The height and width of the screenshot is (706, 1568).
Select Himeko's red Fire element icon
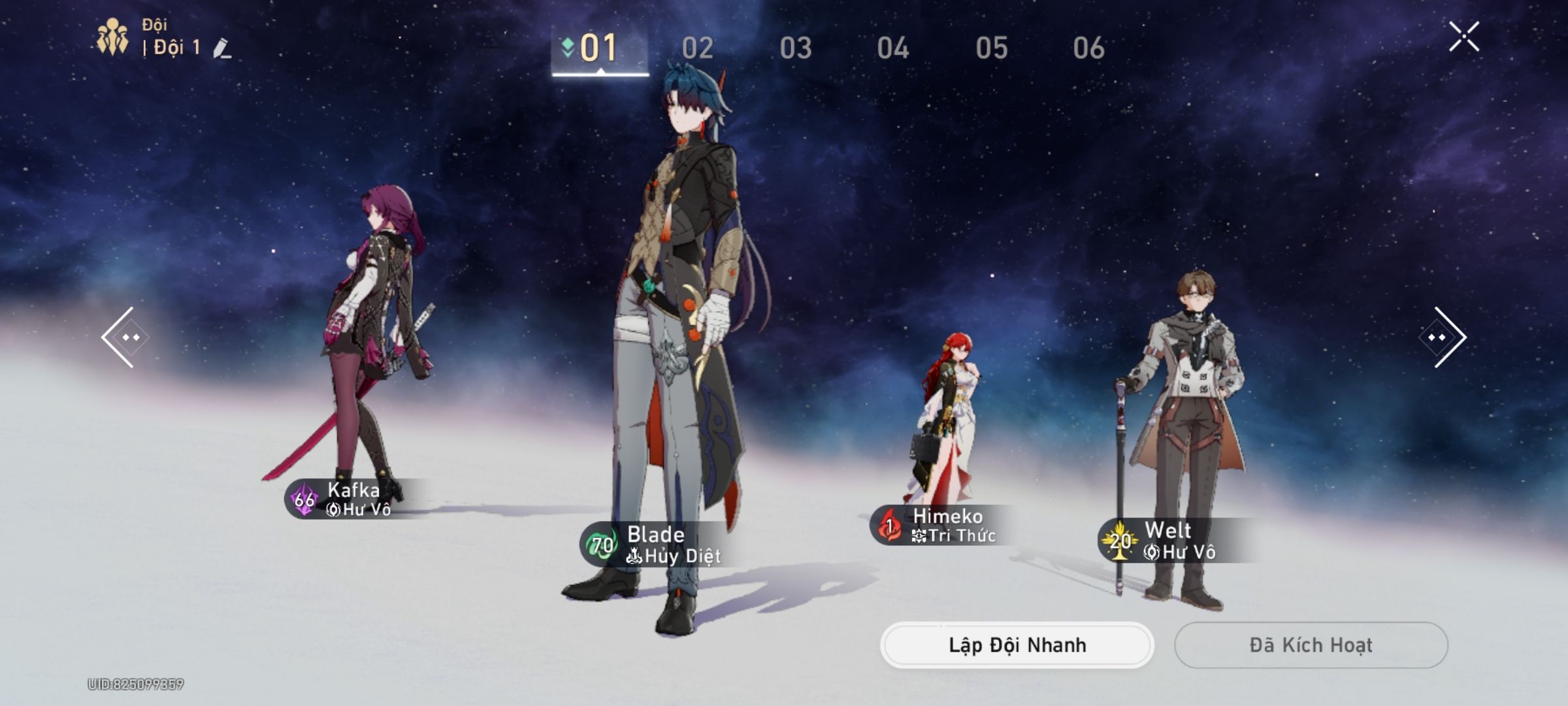[x=889, y=524]
